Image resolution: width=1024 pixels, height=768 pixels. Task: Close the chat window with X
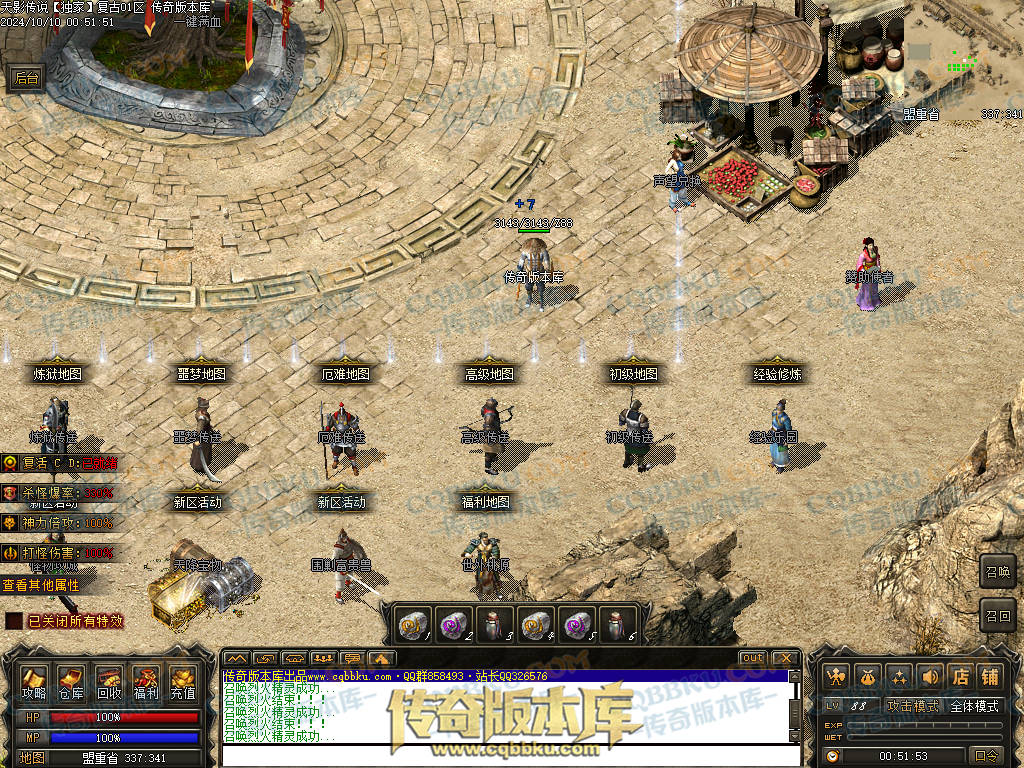point(785,658)
